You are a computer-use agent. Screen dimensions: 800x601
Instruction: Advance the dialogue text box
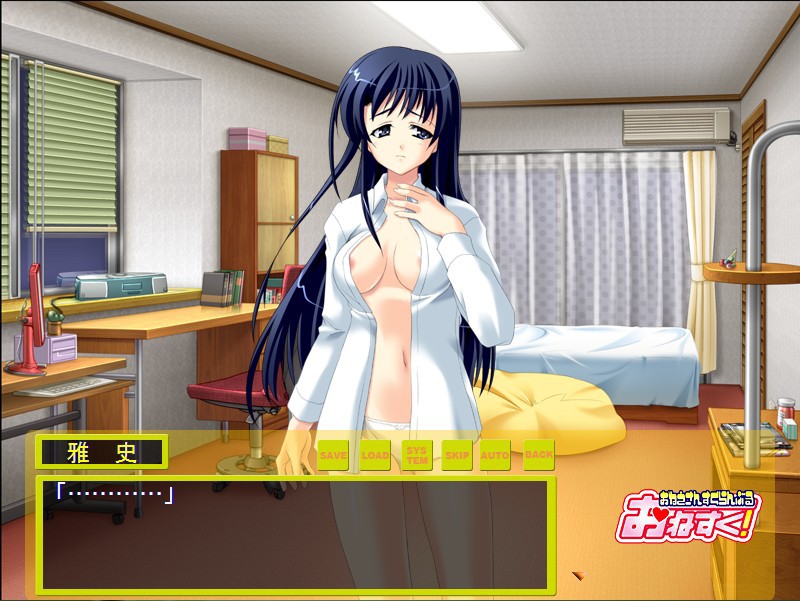point(295,535)
